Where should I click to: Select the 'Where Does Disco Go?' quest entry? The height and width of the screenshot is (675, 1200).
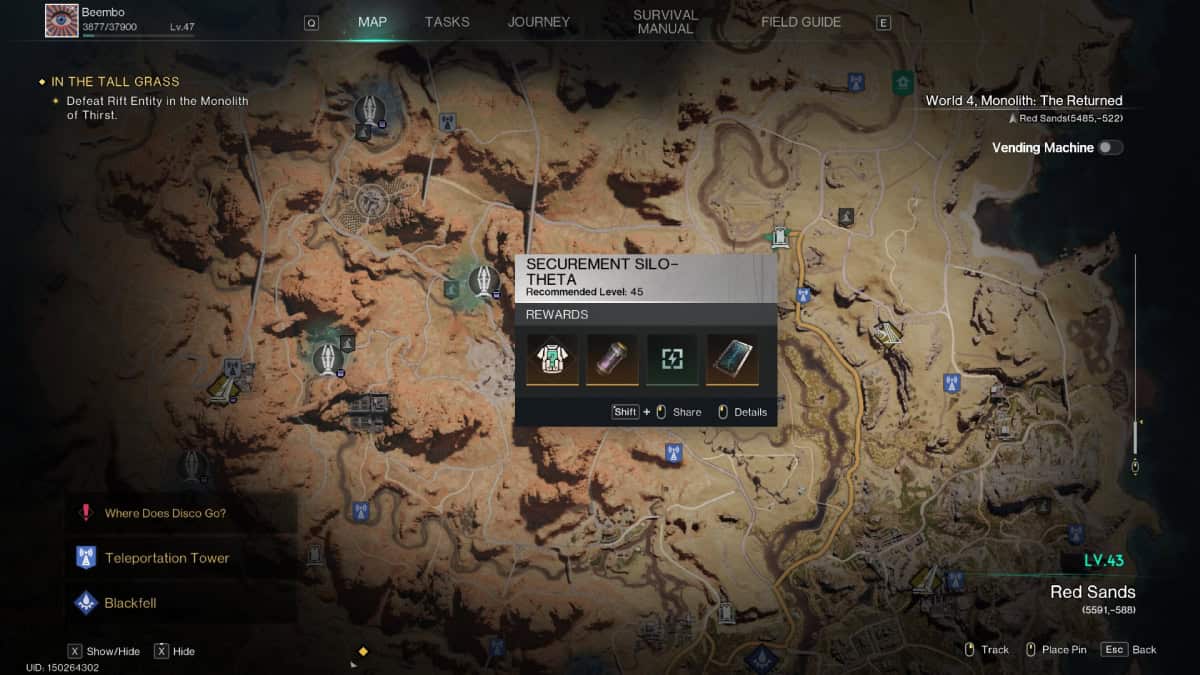point(165,514)
